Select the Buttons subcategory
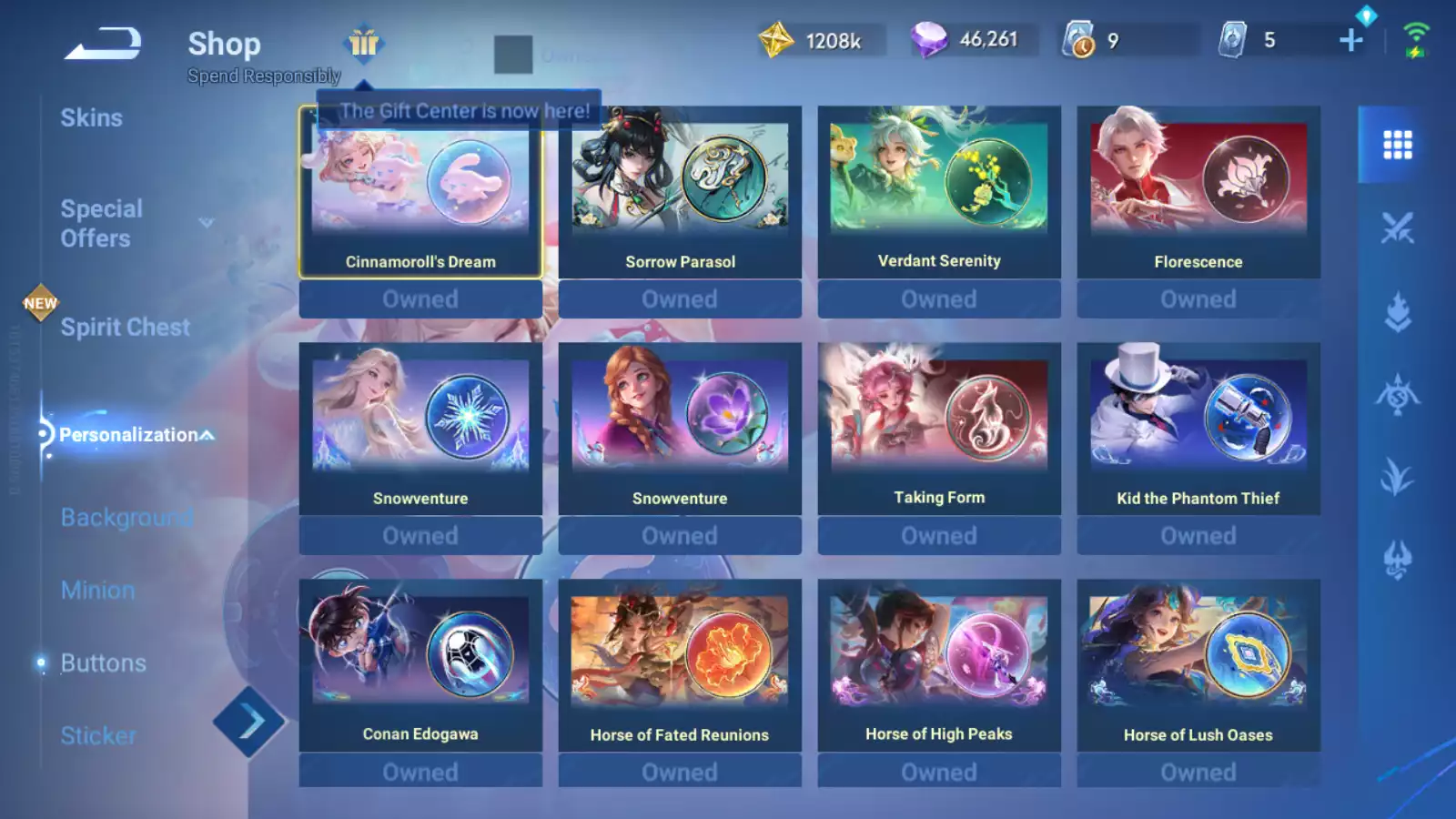This screenshot has height=819, width=1456. (x=103, y=663)
